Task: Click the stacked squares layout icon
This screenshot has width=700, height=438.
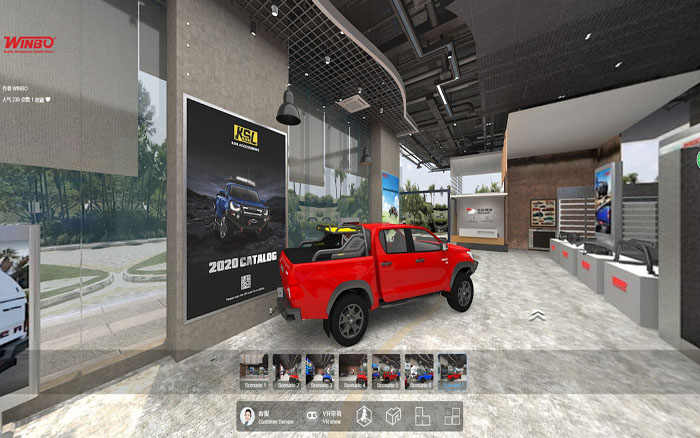Action: tap(453, 416)
